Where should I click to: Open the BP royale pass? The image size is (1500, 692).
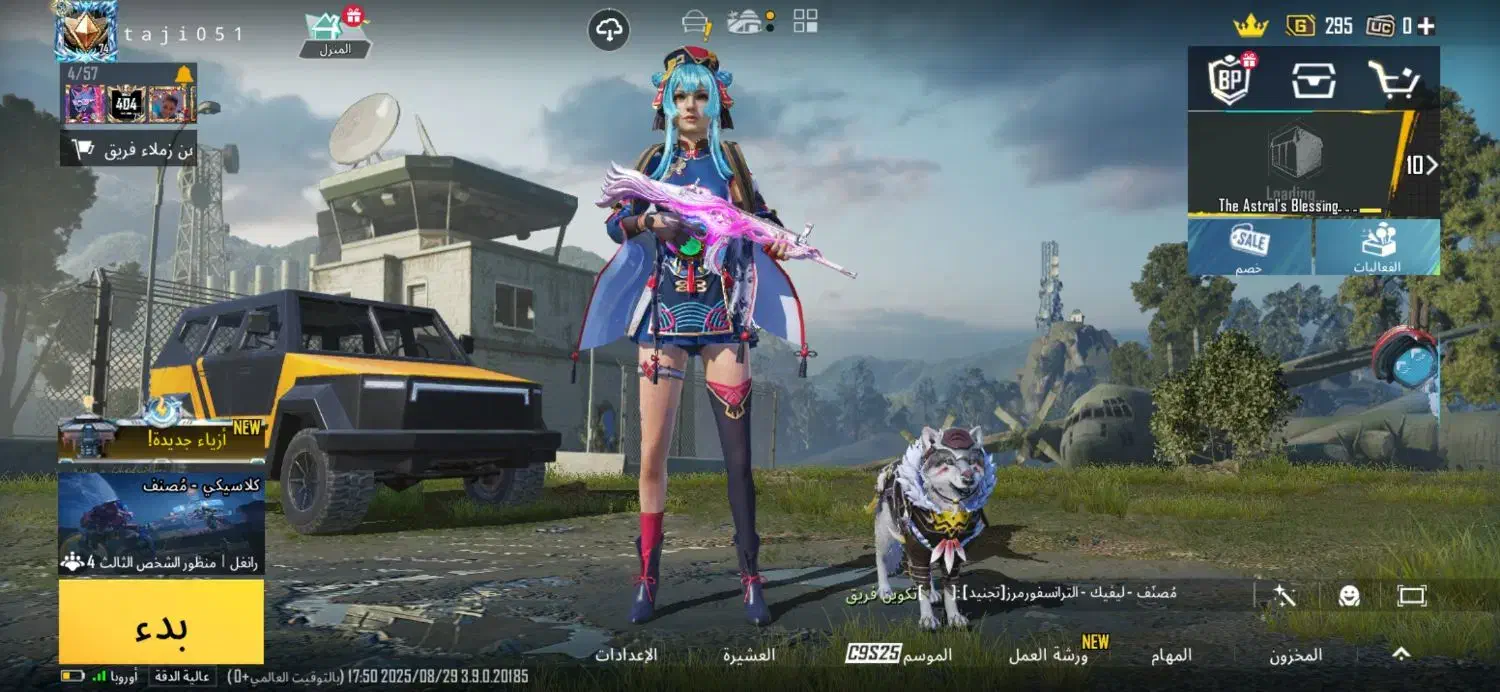1229,79
